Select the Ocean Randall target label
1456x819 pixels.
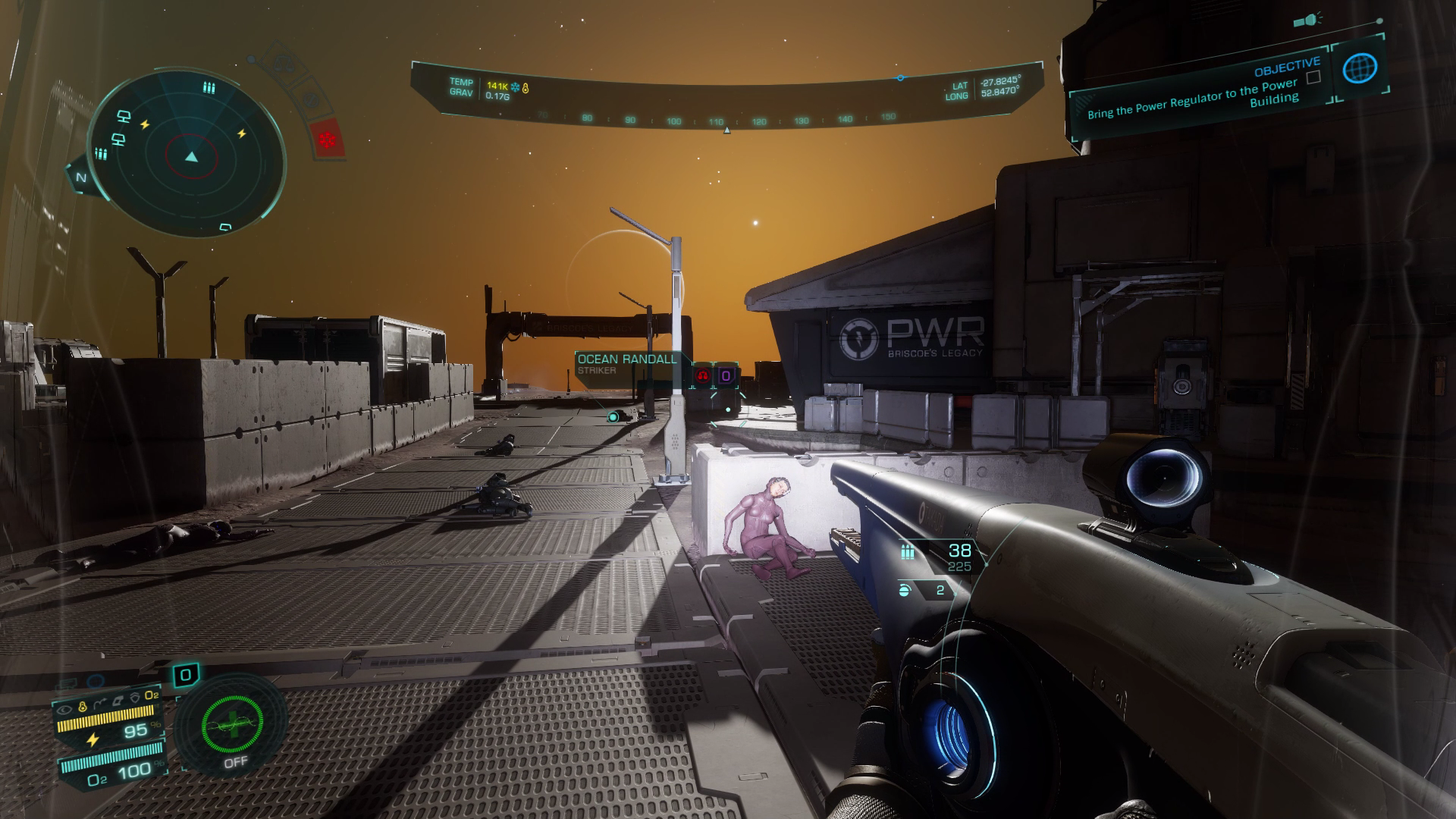coord(626,363)
